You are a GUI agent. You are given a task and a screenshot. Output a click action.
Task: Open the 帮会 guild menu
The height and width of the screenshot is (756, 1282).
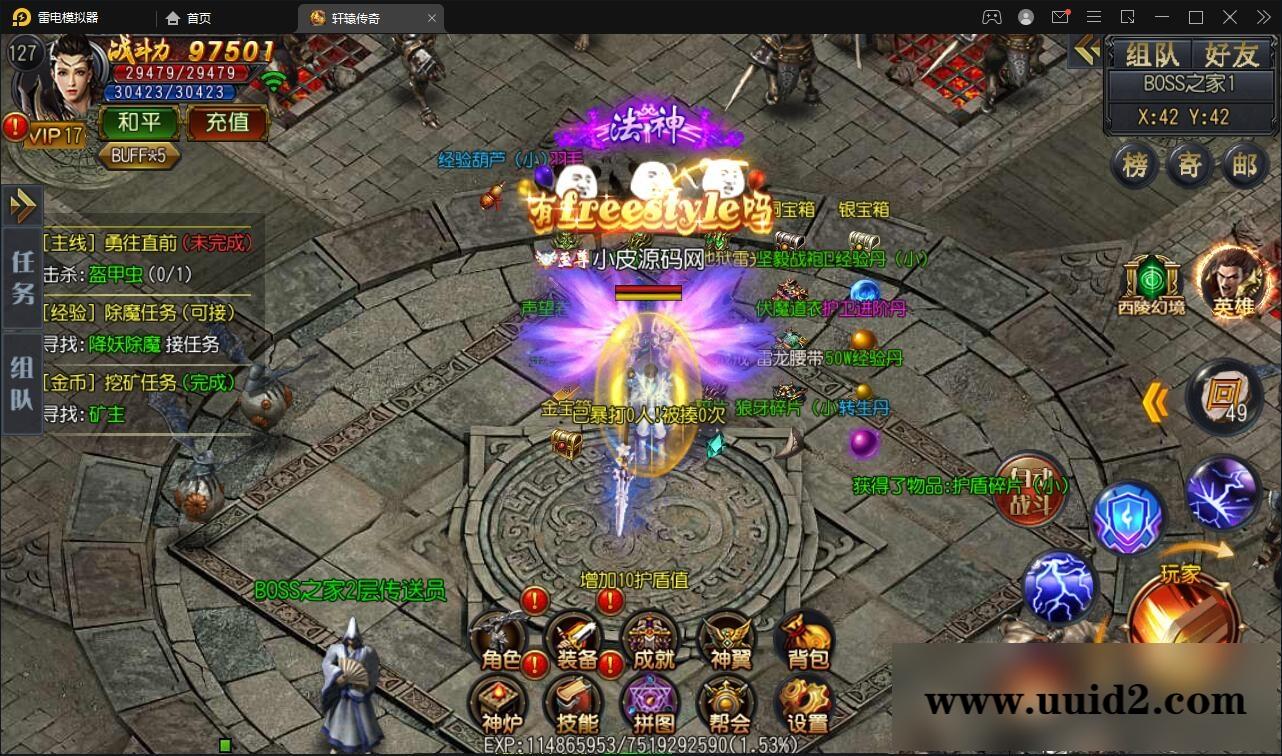coord(727,704)
